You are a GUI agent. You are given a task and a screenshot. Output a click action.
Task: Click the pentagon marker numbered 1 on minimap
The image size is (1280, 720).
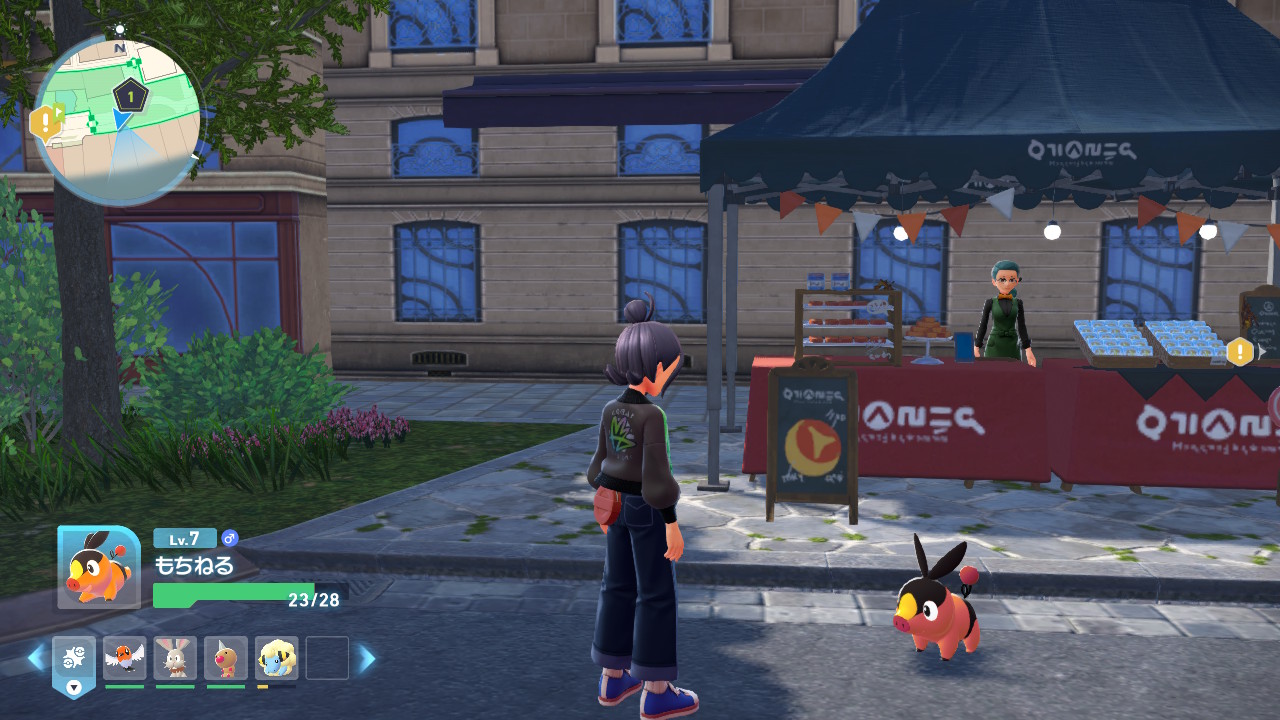point(130,97)
